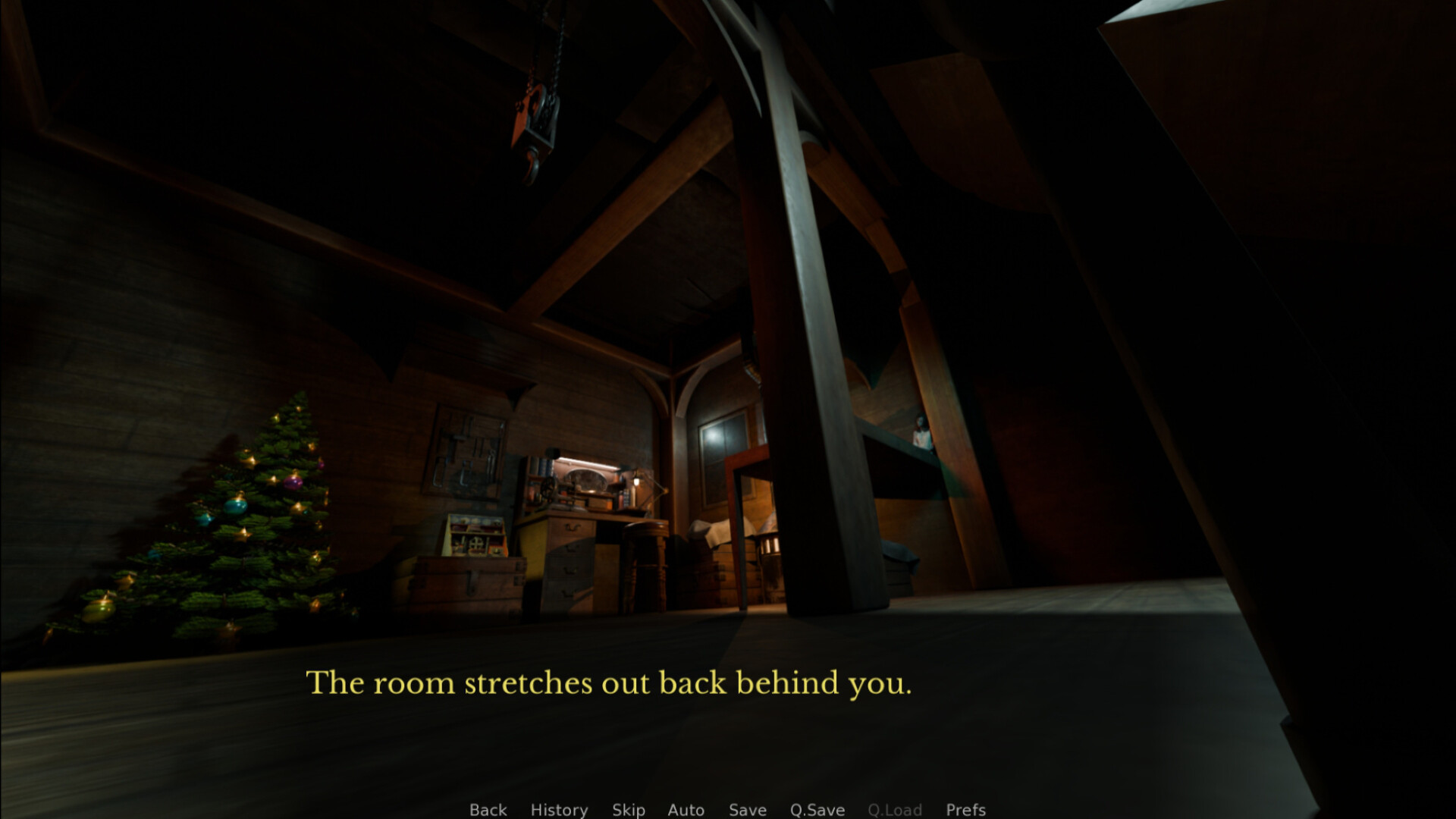
Task: Click Back to revisit previous dialogue
Action: coord(488,810)
